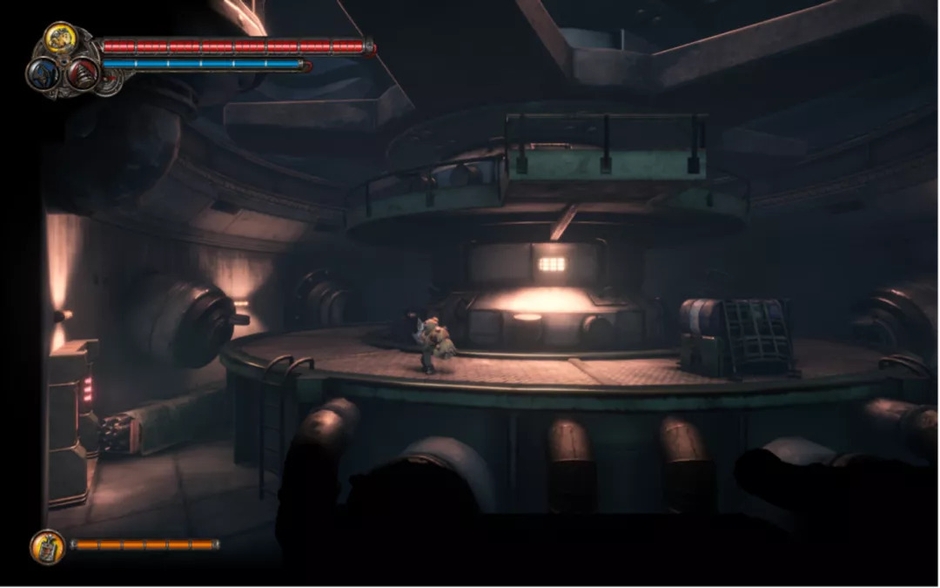Select the blue weapon icon
Viewport: 940px width, 588px height.
tap(44, 73)
